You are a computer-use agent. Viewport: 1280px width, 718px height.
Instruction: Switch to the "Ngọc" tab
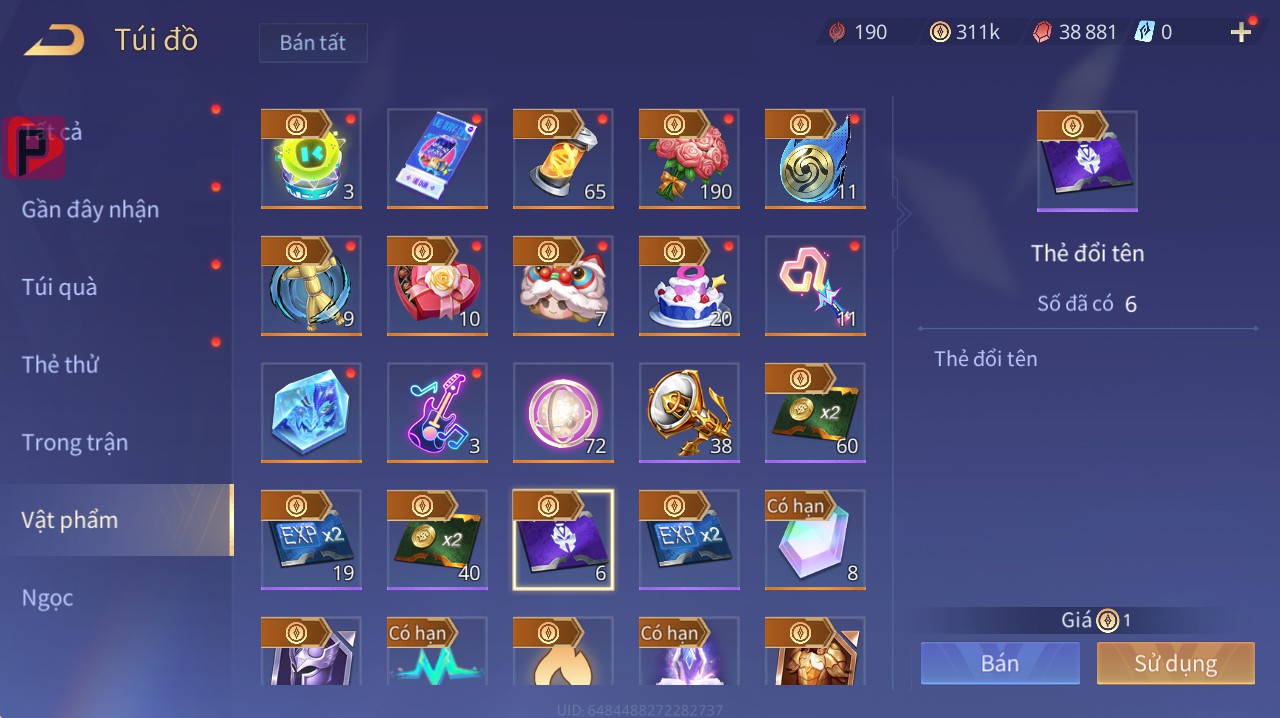click(x=48, y=598)
